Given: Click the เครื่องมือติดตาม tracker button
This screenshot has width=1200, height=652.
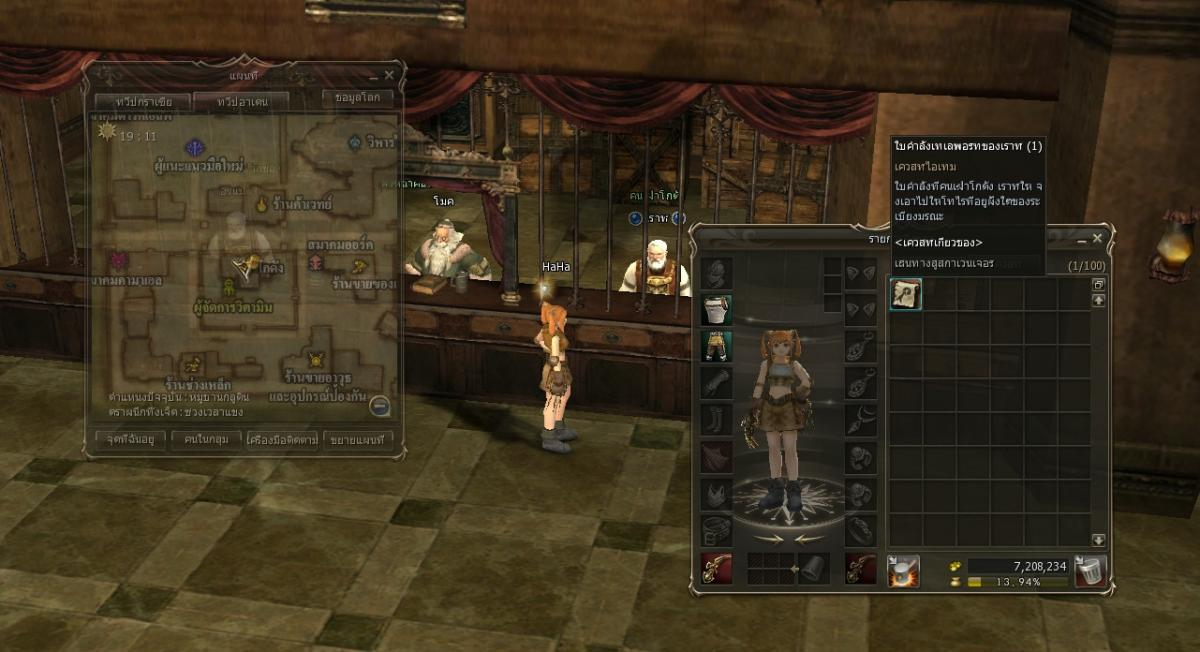Looking at the screenshot, I should tap(281, 439).
